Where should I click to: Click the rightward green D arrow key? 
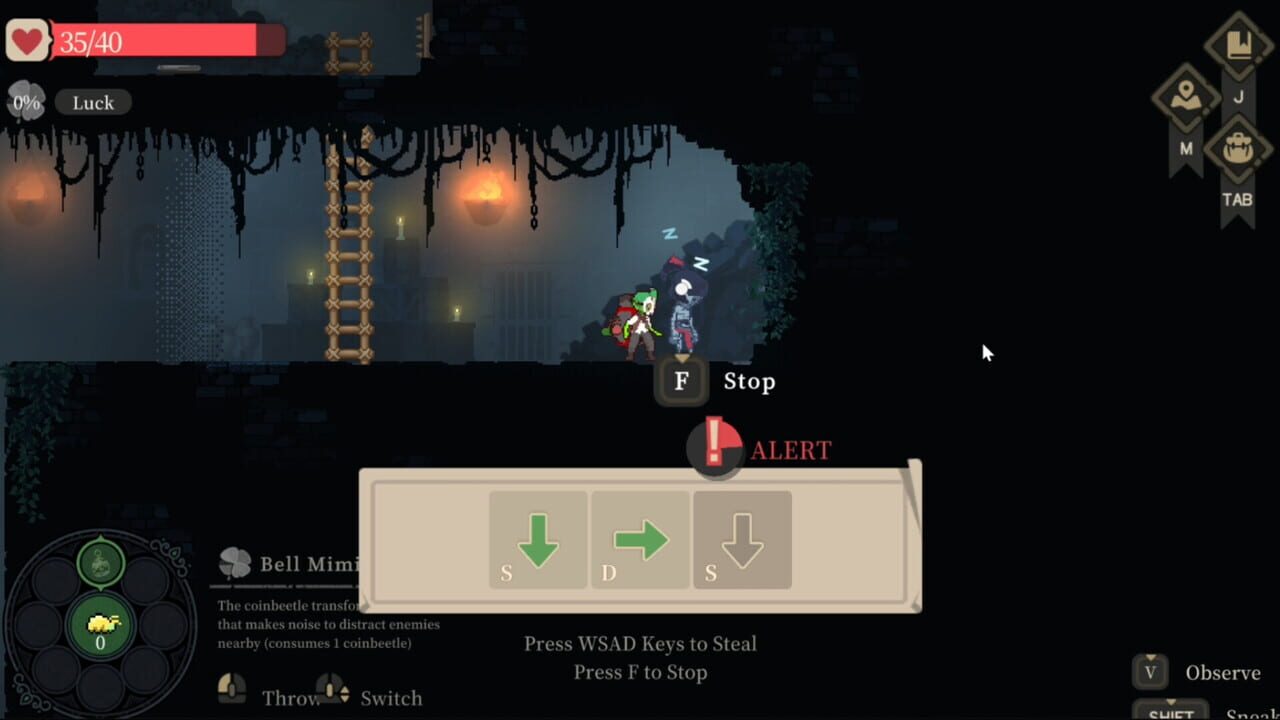click(x=640, y=539)
